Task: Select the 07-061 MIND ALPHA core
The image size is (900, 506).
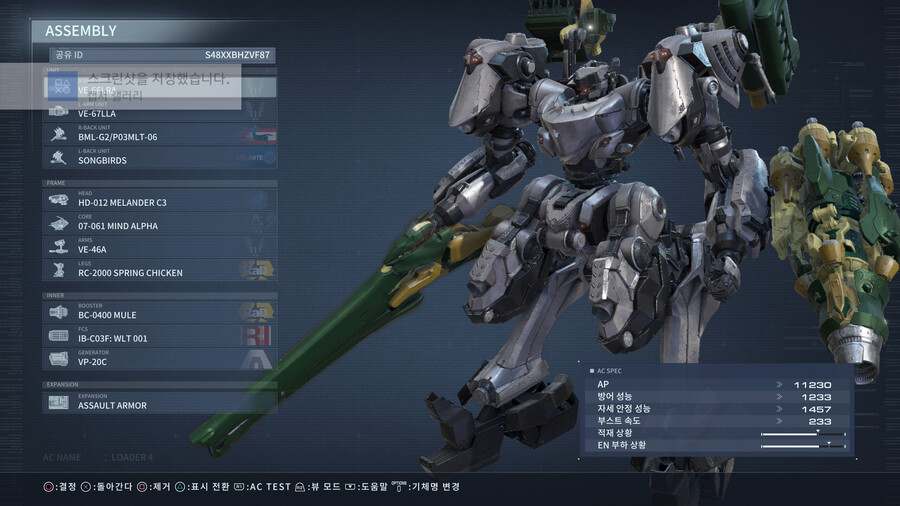Action: 160,224
